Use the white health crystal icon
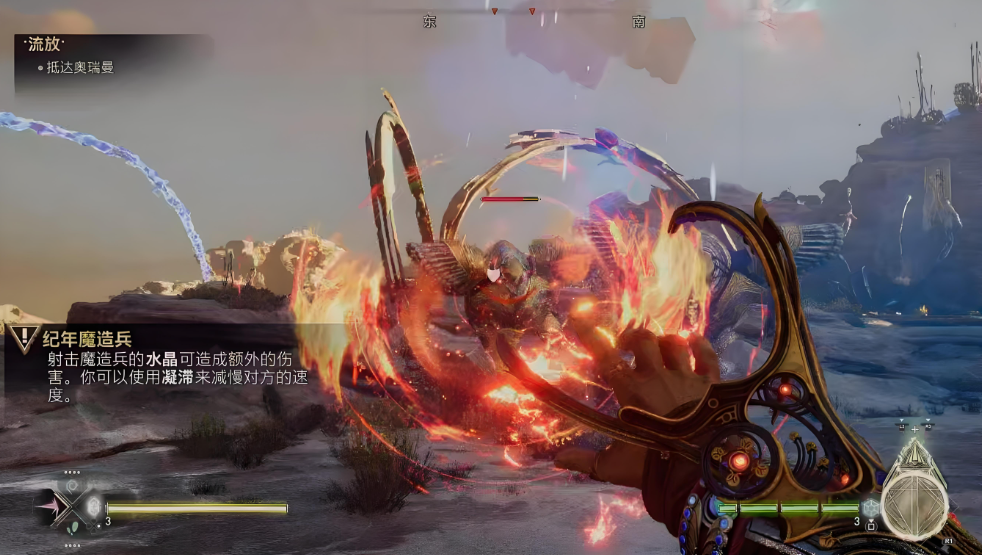 point(93,506)
